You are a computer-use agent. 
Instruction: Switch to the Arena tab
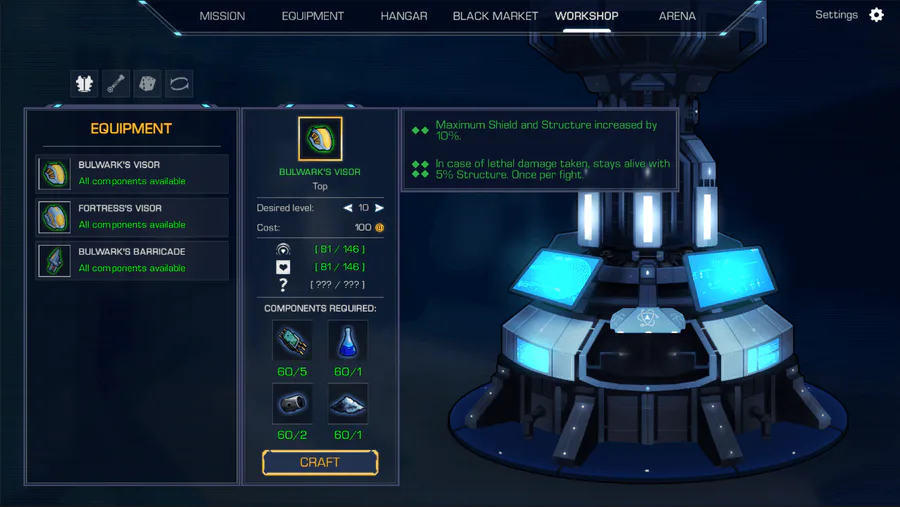(677, 16)
